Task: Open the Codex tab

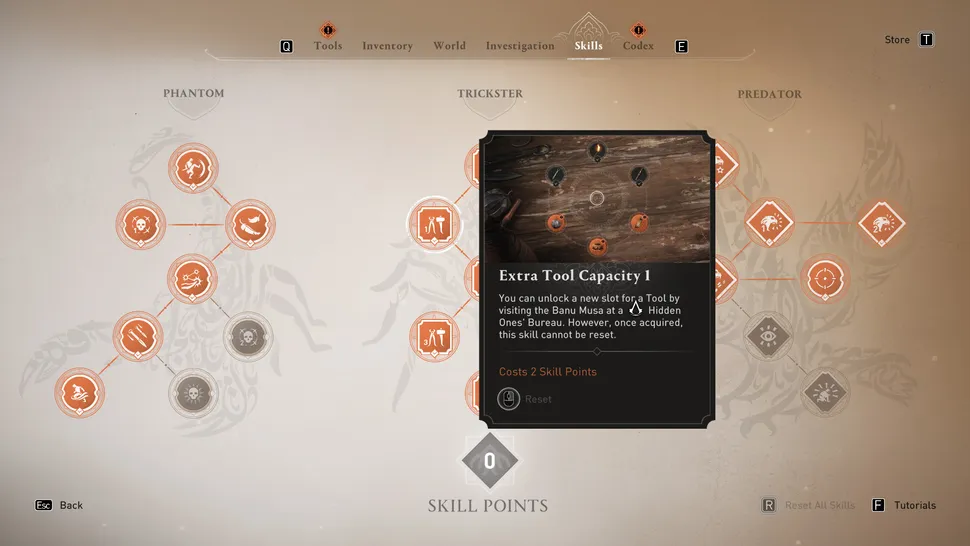Action: pos(638,46)
